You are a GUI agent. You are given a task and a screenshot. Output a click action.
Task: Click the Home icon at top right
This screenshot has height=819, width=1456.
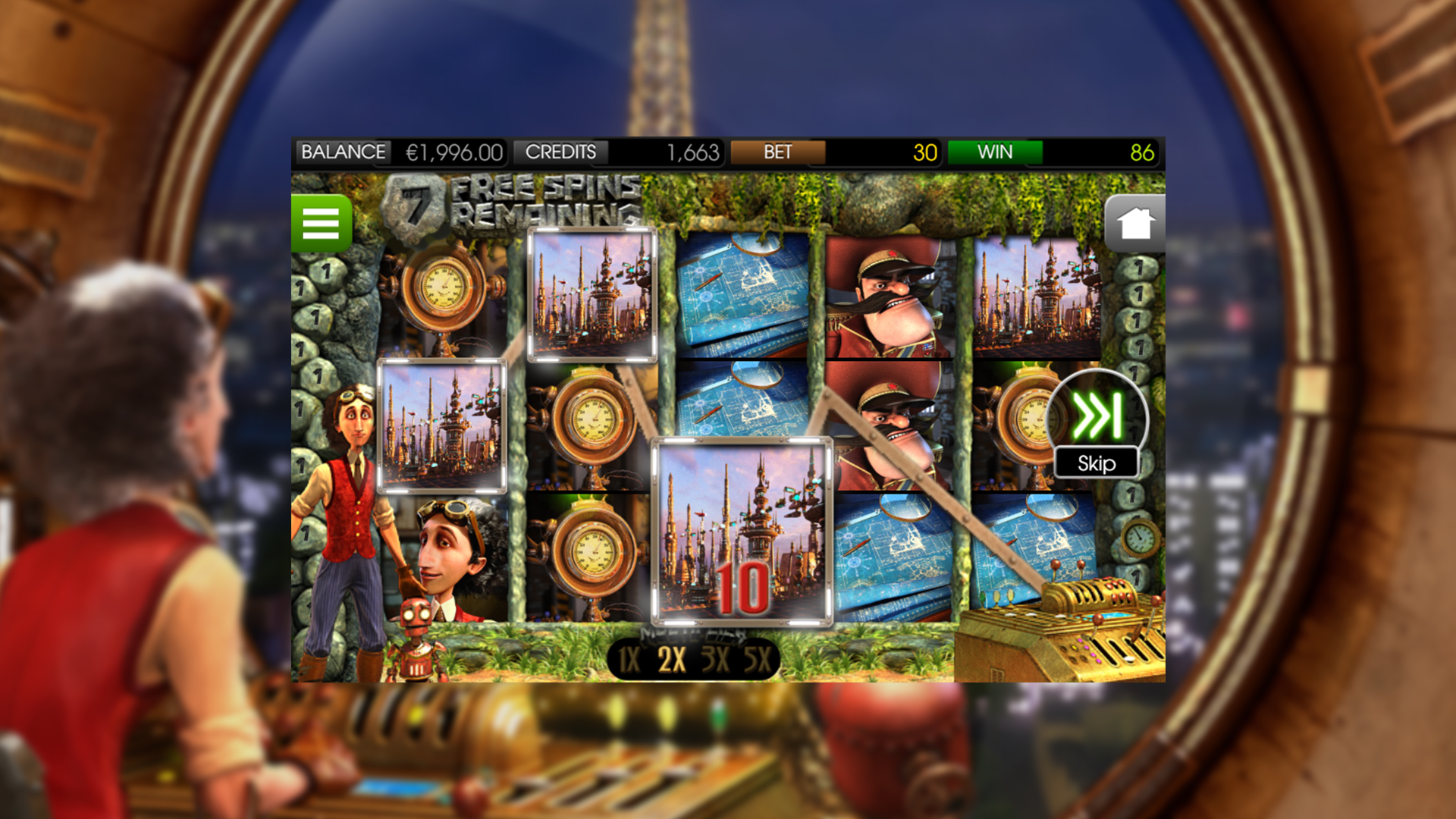1134,222
